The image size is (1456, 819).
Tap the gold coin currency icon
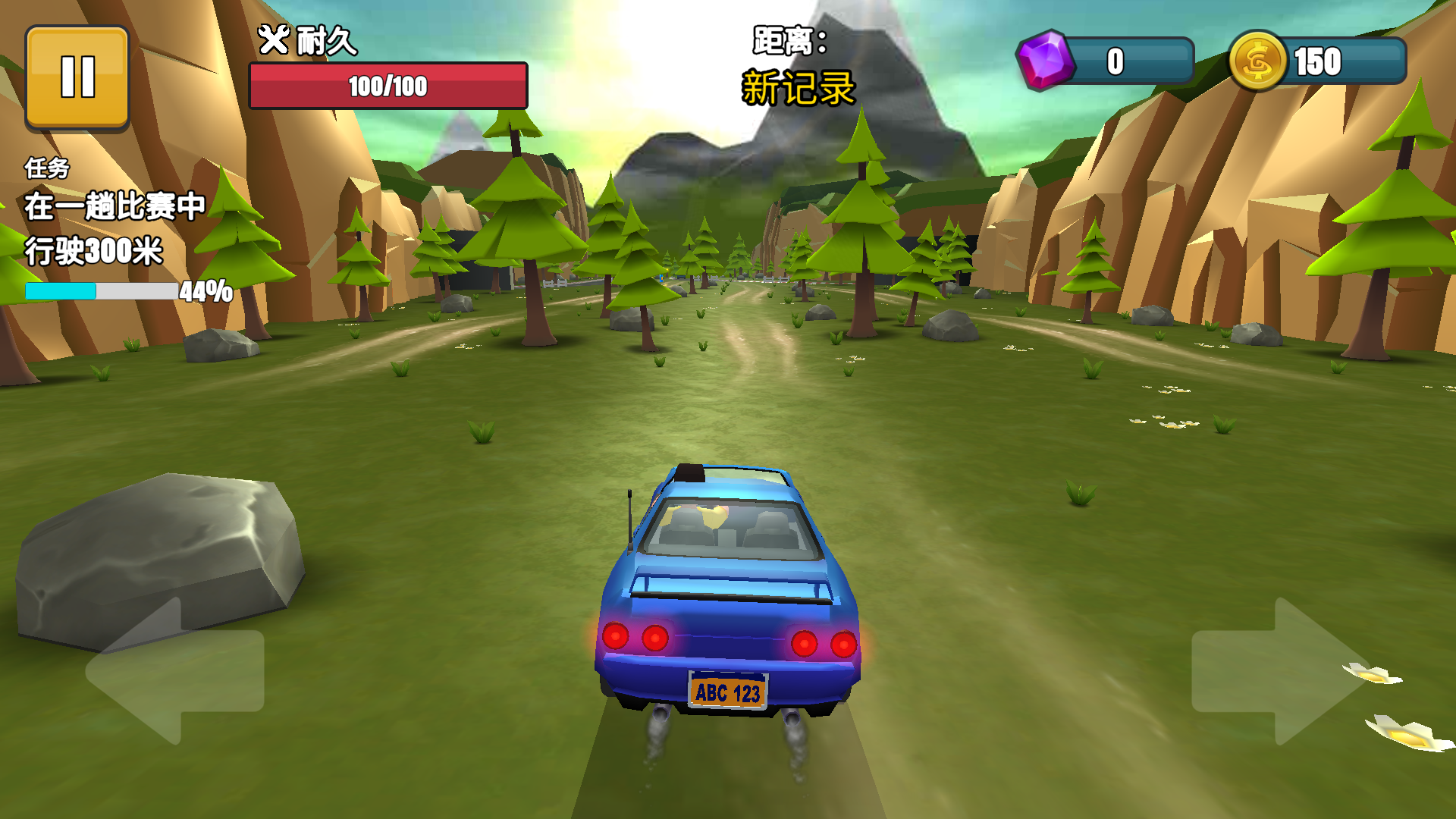pyautogui.click(x=1257, y=61)
